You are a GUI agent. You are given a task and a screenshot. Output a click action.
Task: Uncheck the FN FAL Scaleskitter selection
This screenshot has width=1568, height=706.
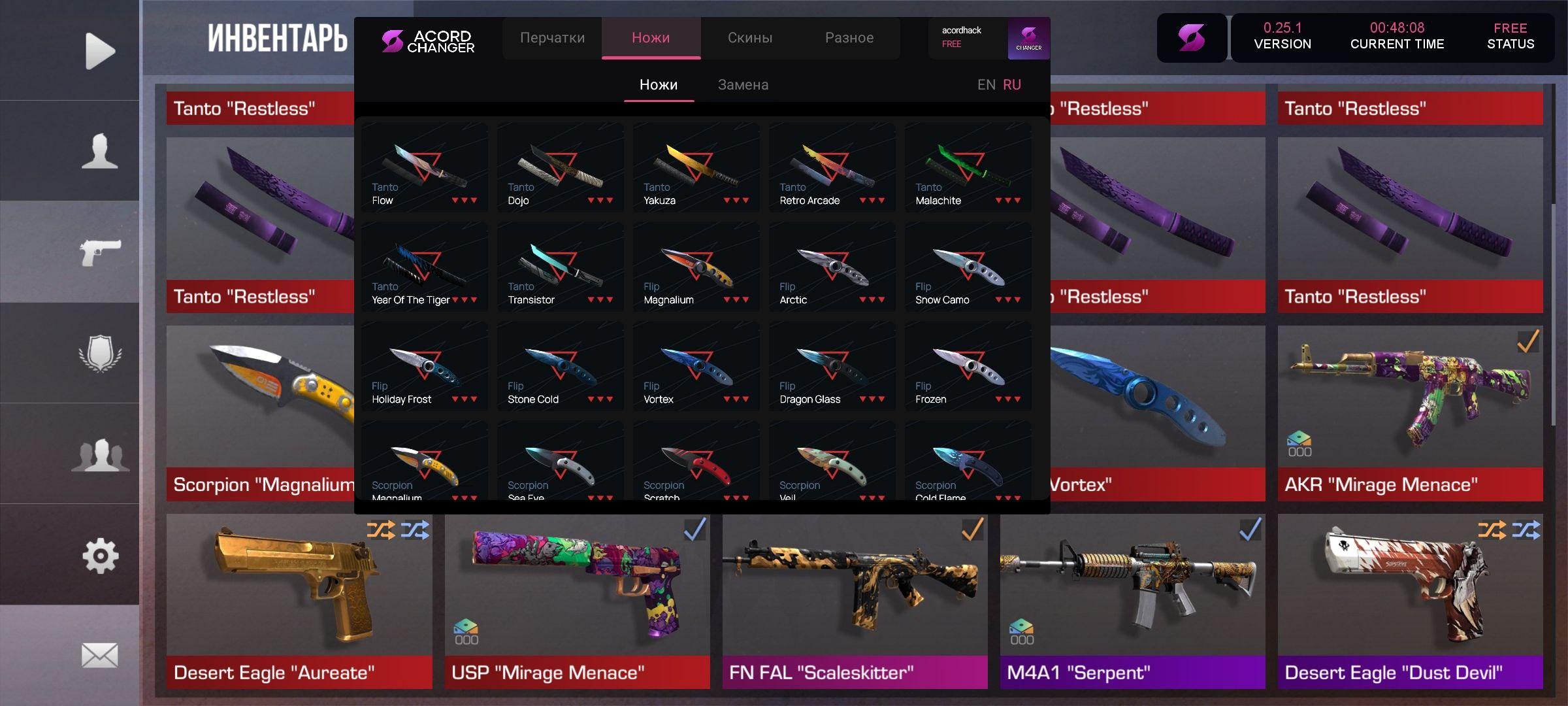(x=971, y=530)
